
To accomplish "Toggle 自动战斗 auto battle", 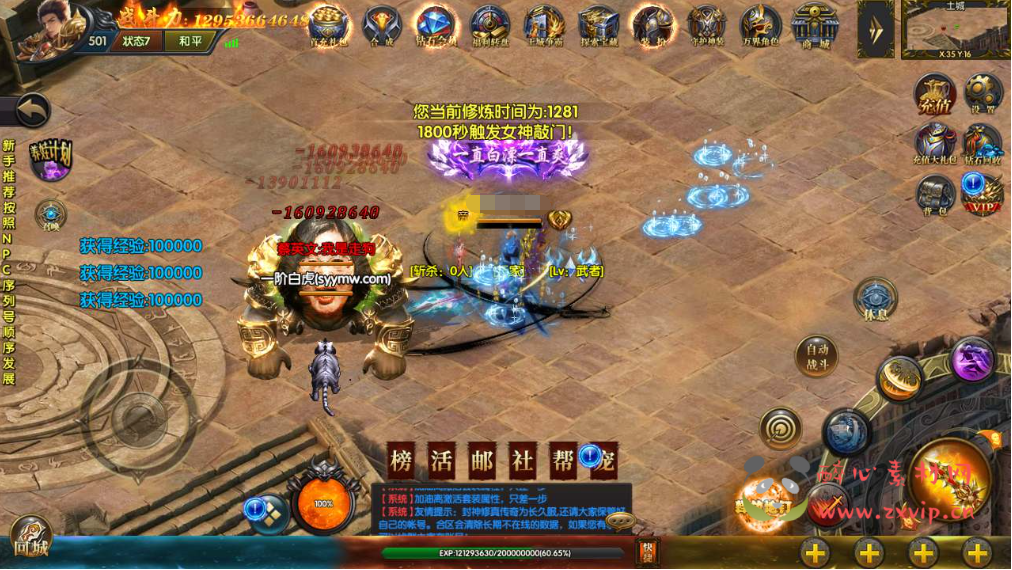I will click(816, 356).
